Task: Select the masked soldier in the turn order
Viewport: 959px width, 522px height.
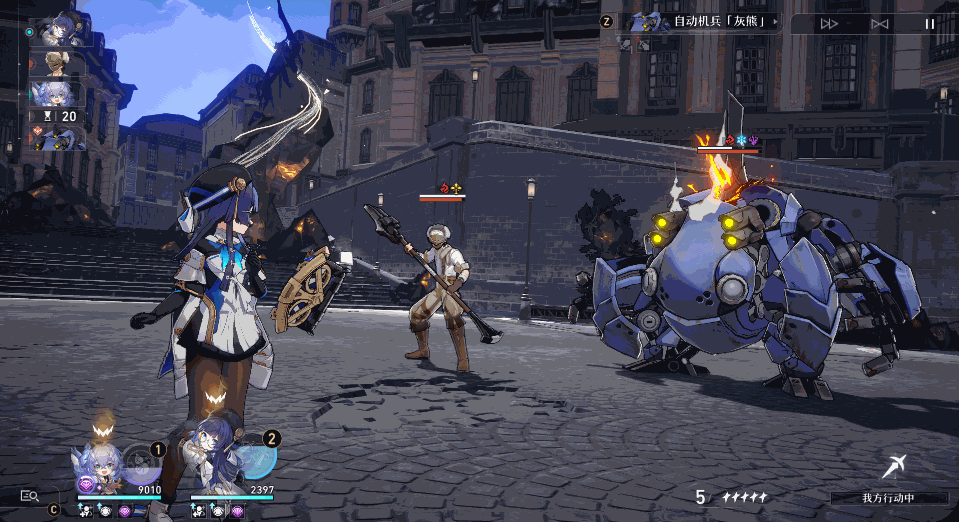Action: click(58, 64)
